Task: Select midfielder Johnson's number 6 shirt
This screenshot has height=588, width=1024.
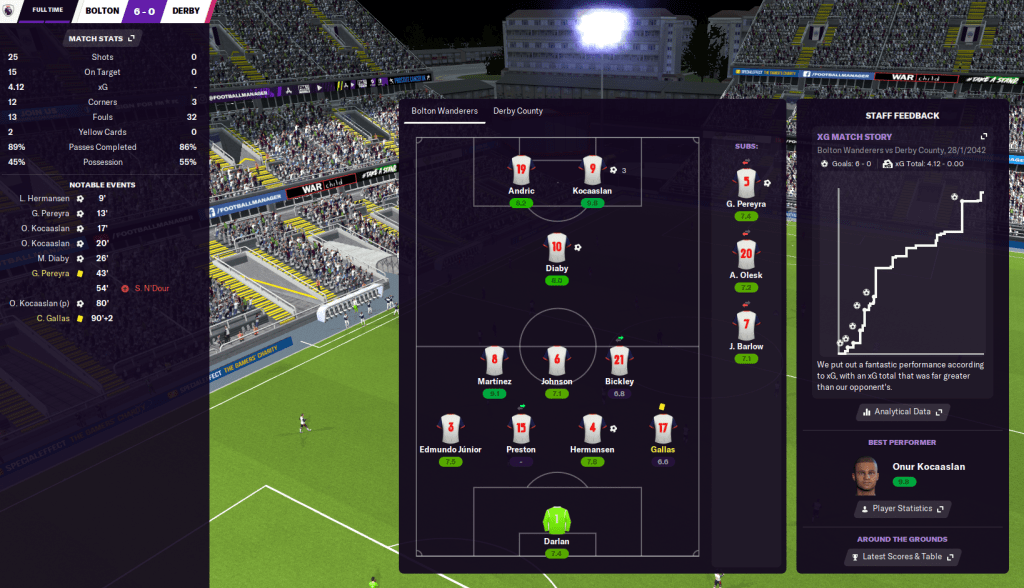Action: point(557,360)
